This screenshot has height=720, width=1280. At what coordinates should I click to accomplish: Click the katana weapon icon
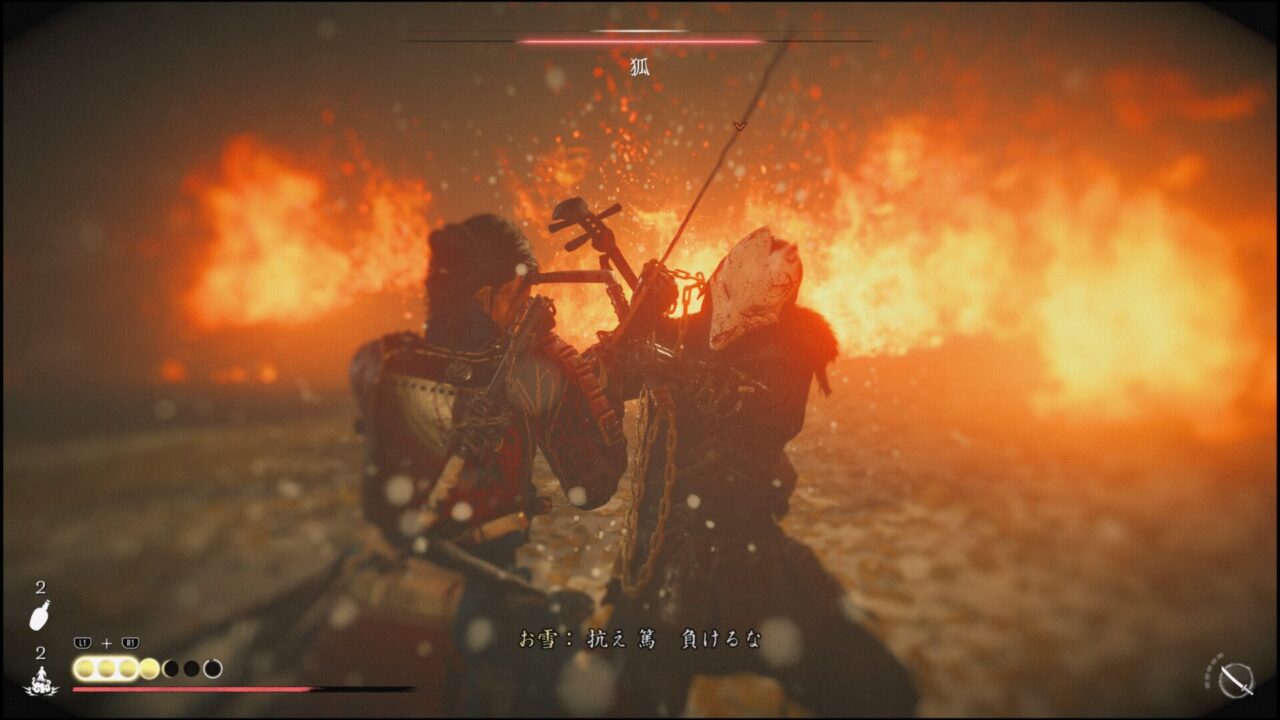coord(1239,680)
